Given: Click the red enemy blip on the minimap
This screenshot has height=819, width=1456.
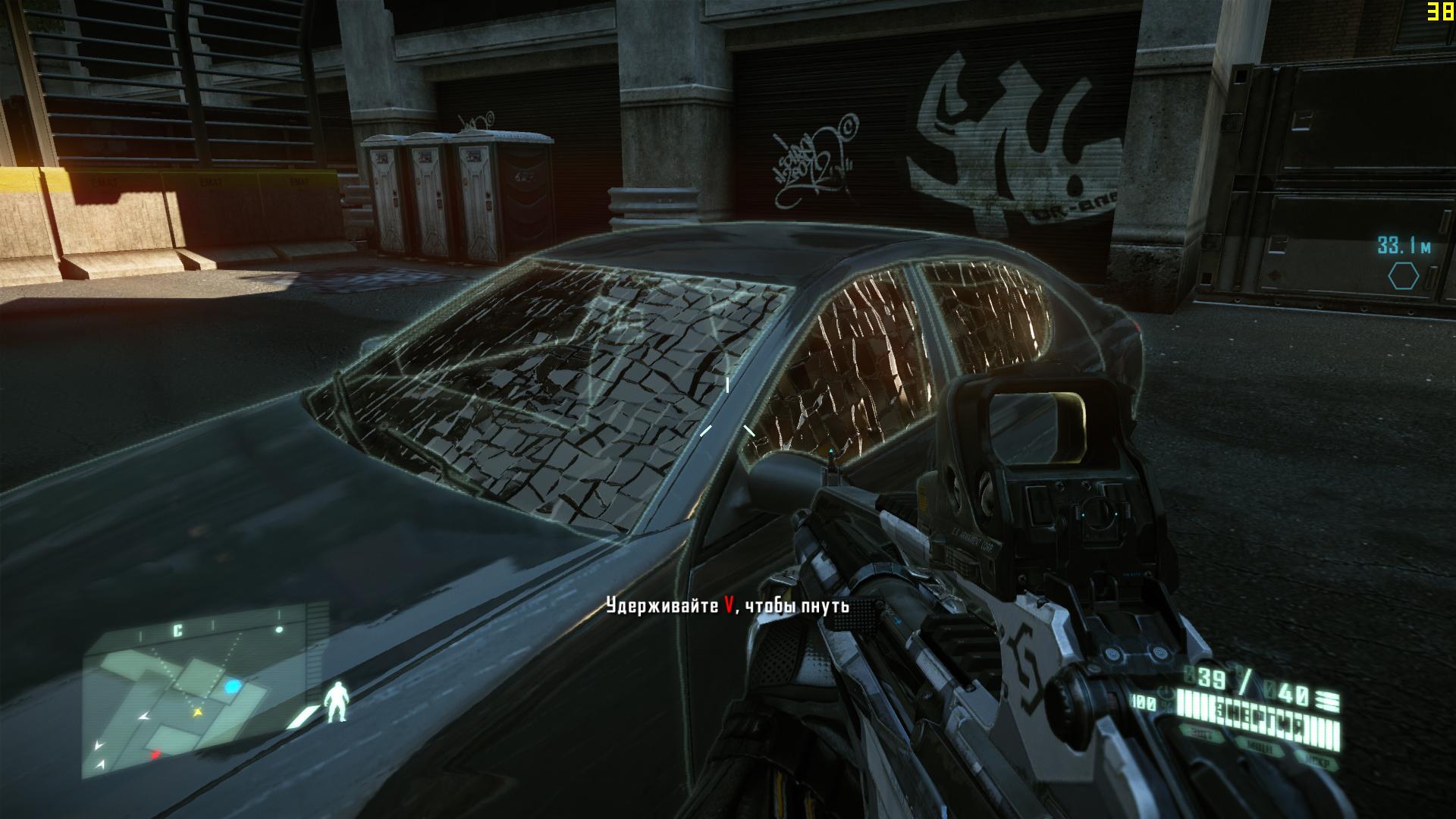Looking at the screenshot, I should coord(155,755).
